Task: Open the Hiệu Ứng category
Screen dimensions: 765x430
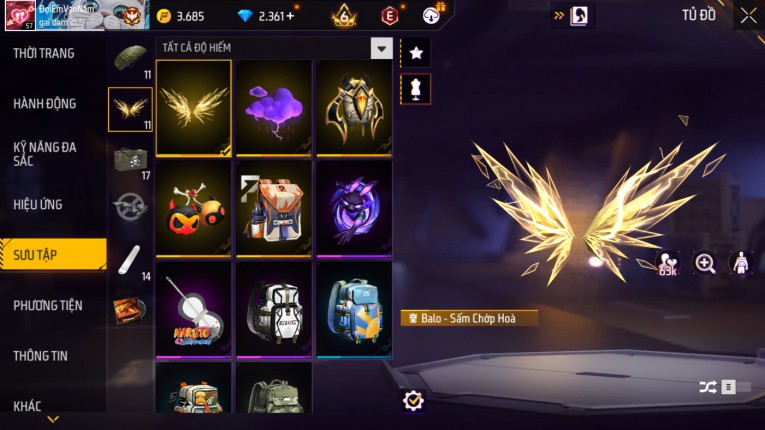Action: [38, 204]
